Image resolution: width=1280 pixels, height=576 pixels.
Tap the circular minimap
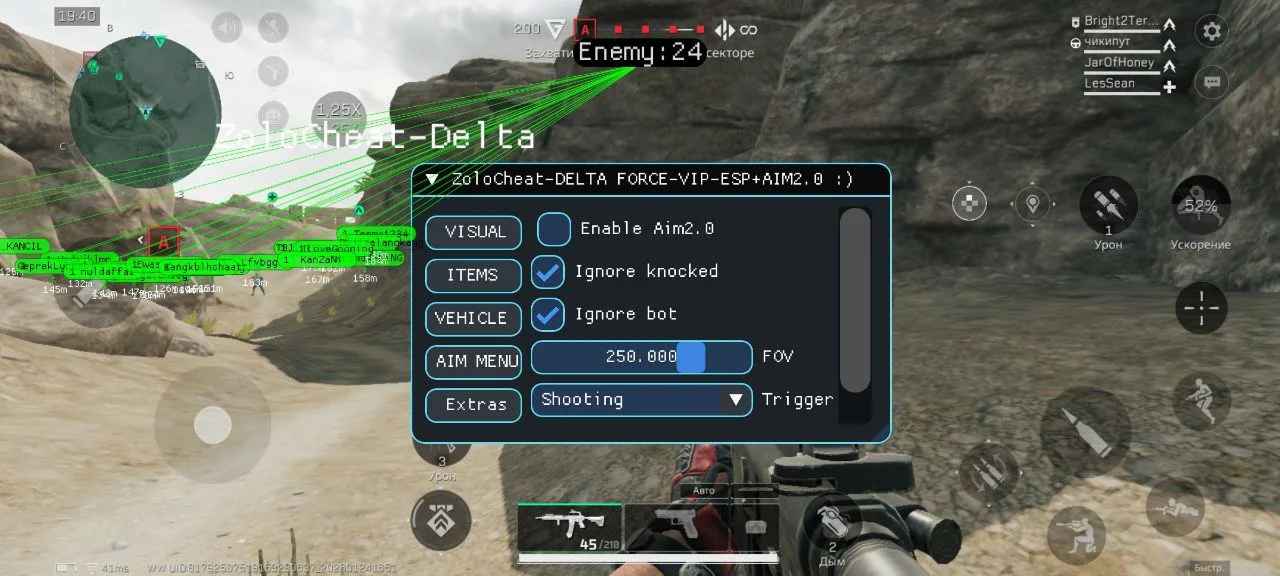pos(145,112)
